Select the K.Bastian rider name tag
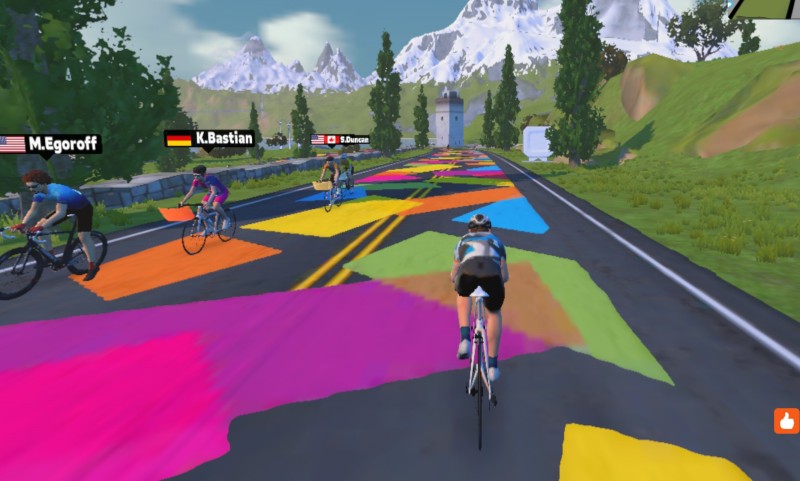Image resolution: width=800 pixels, height=481 pixels. coord(209,138)
